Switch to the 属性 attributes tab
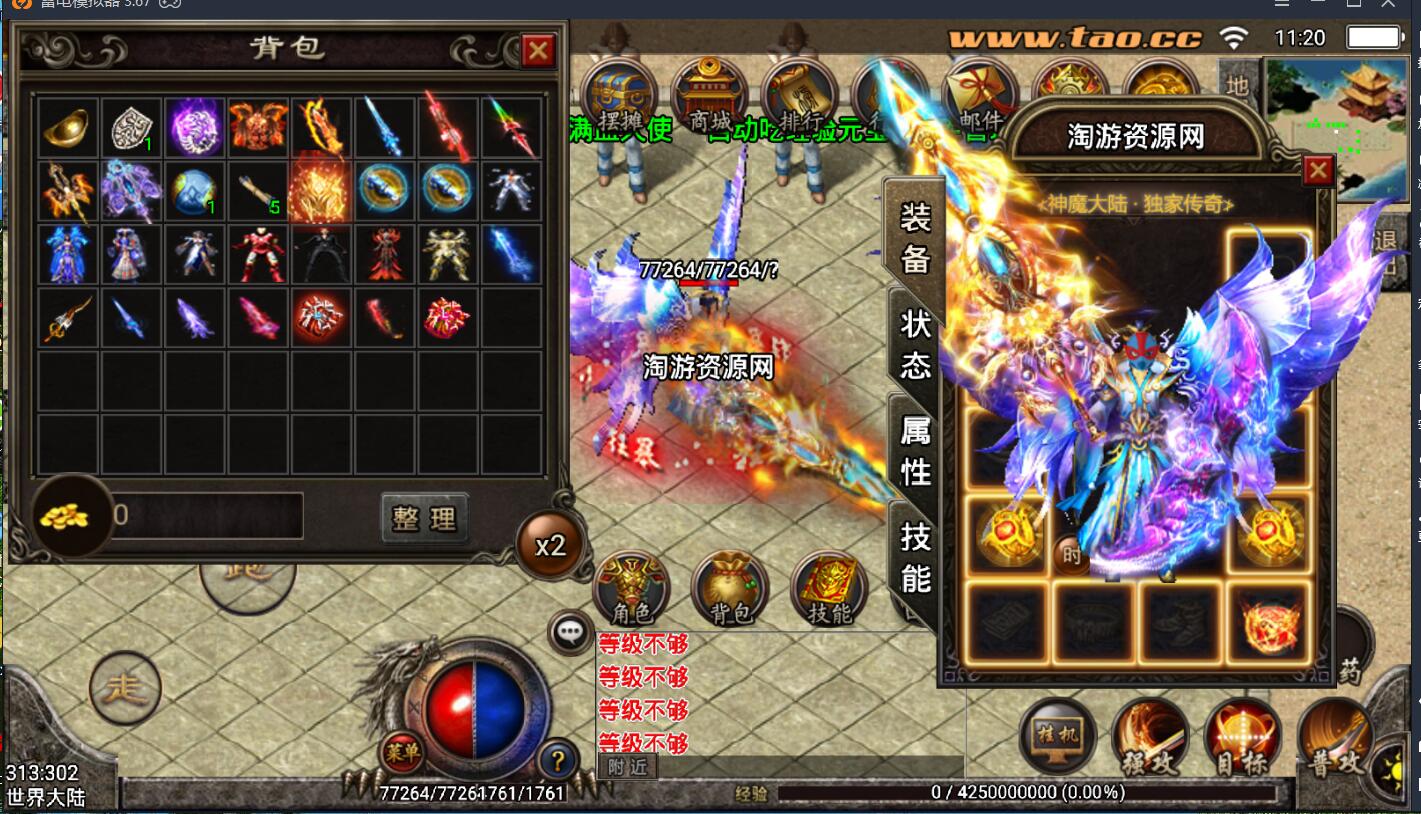1421x814 pixels. [915, 450]
